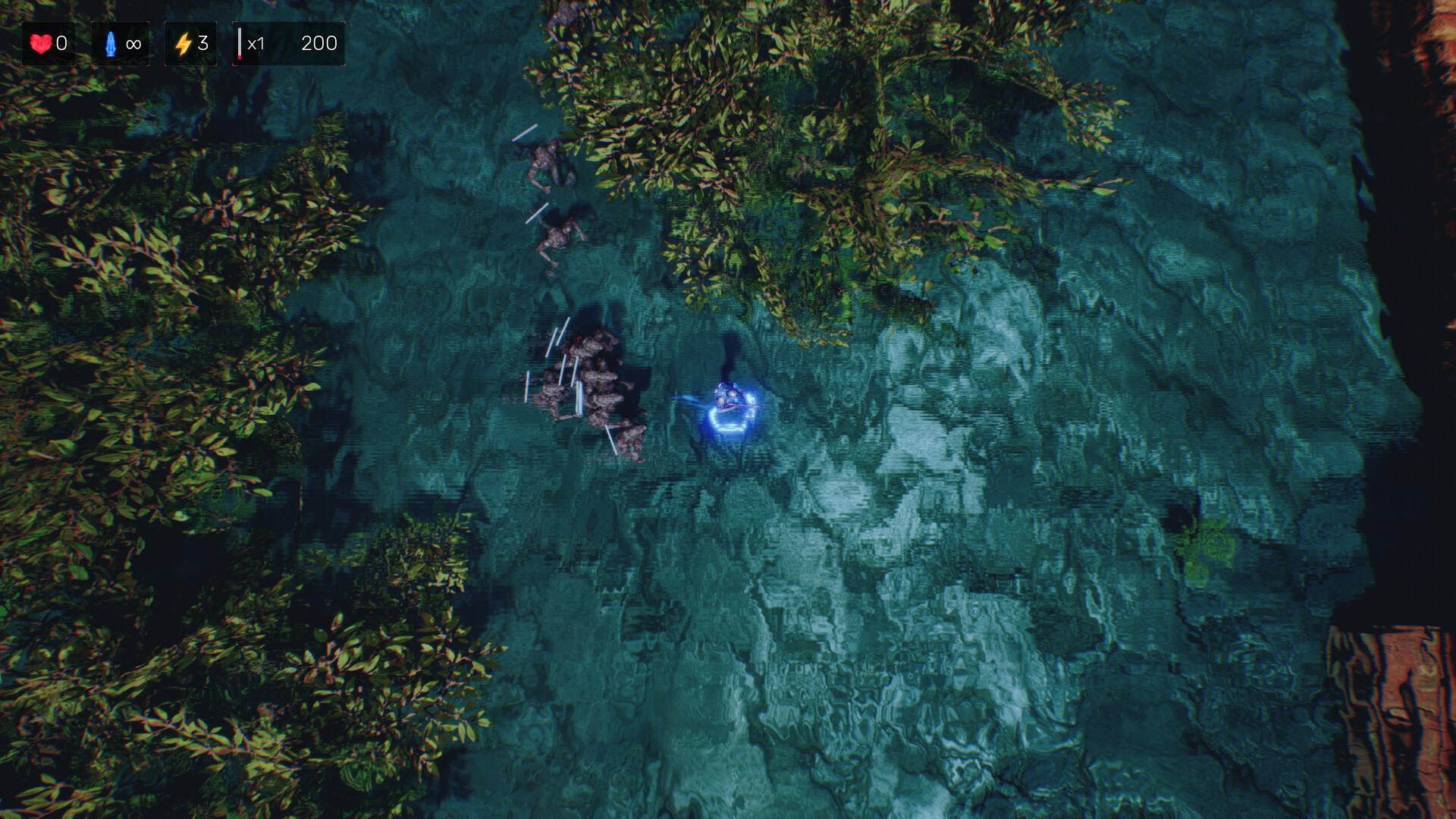Click the yellow lightning bolt energy icon

[182, 43]
